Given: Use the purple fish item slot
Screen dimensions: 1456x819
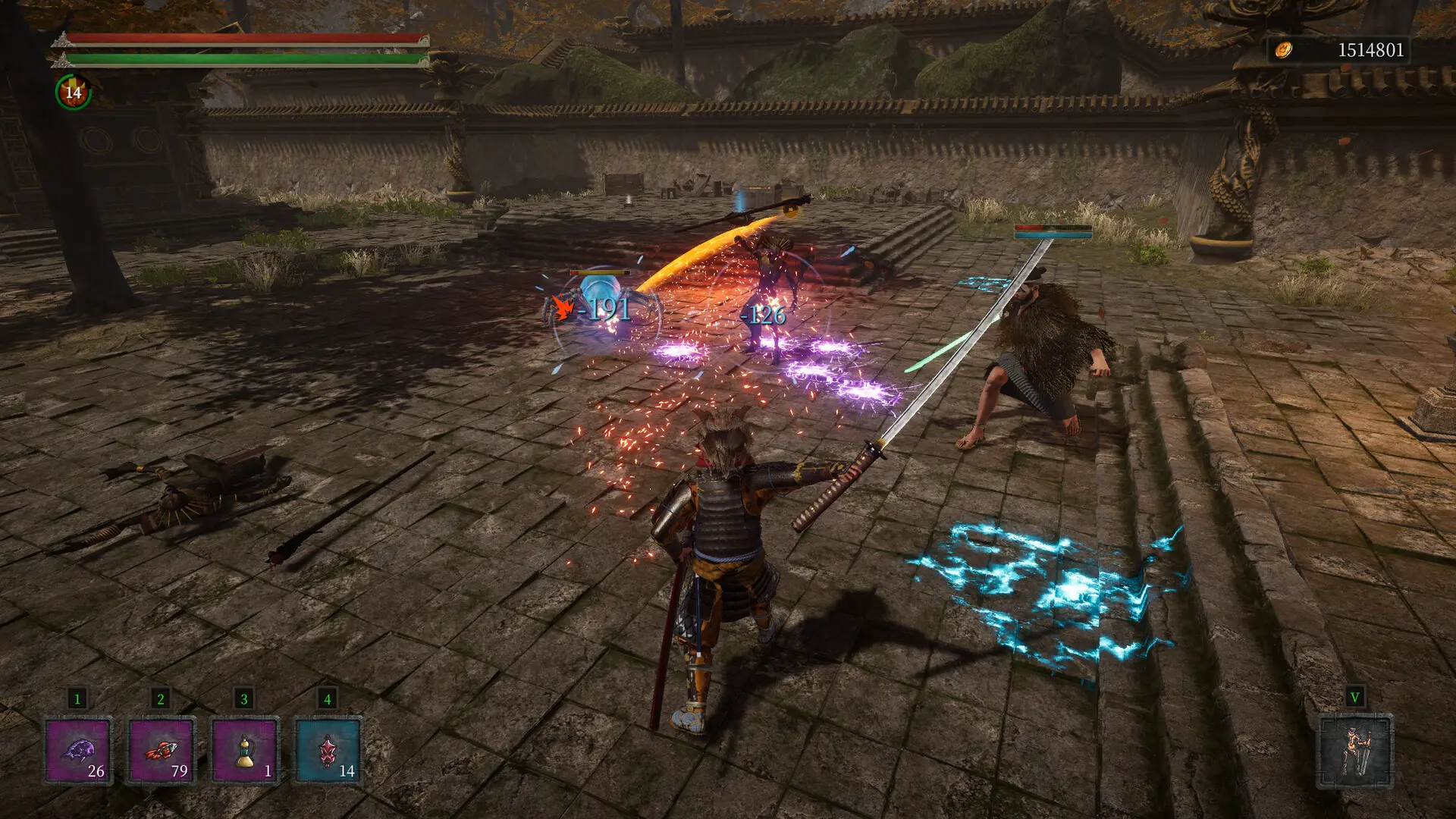Looking at the screenshot, I should [78, 751].
